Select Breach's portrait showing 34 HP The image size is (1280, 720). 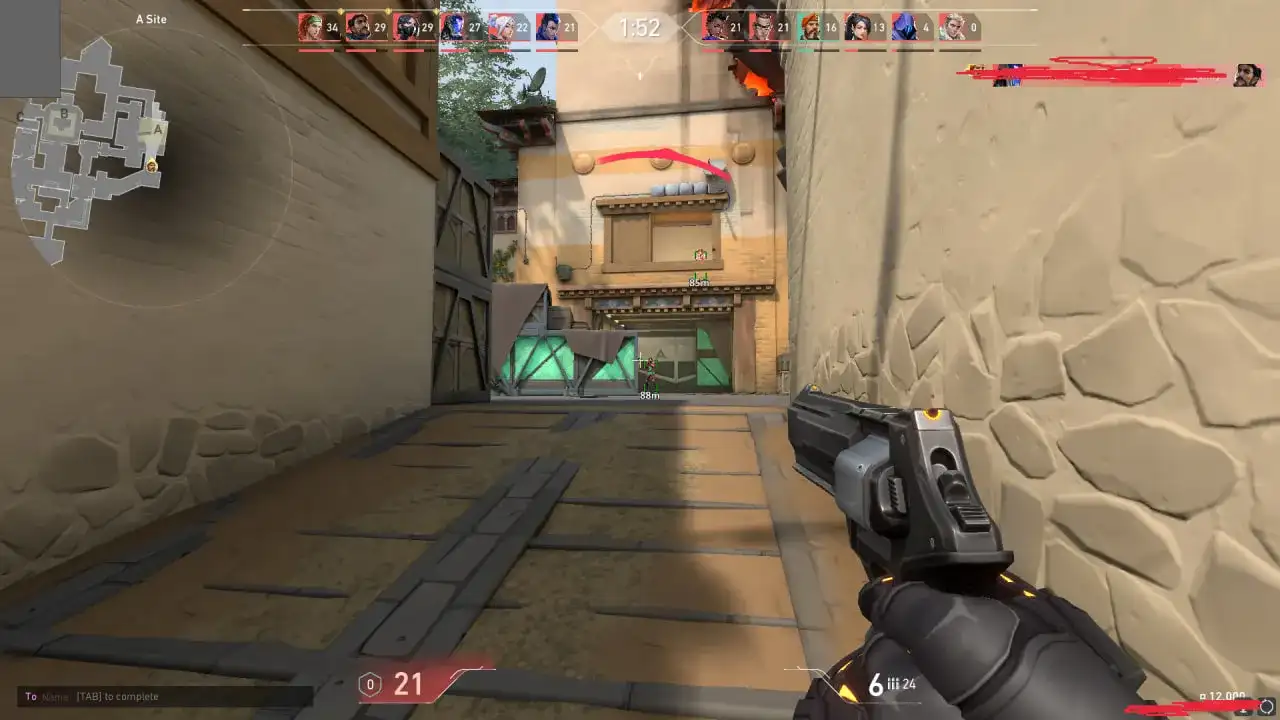[310, 28]
